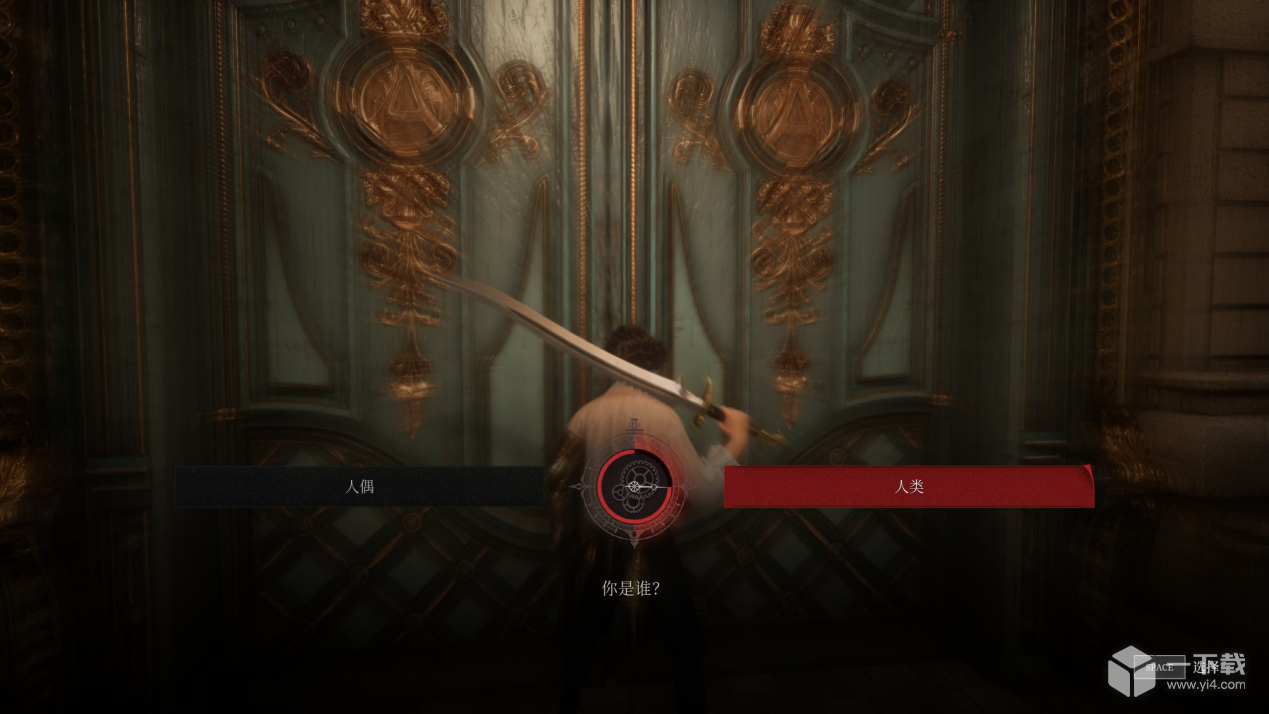Select the red 人类 answer option
Viewport: 1269px width, 714px height.
908,487
